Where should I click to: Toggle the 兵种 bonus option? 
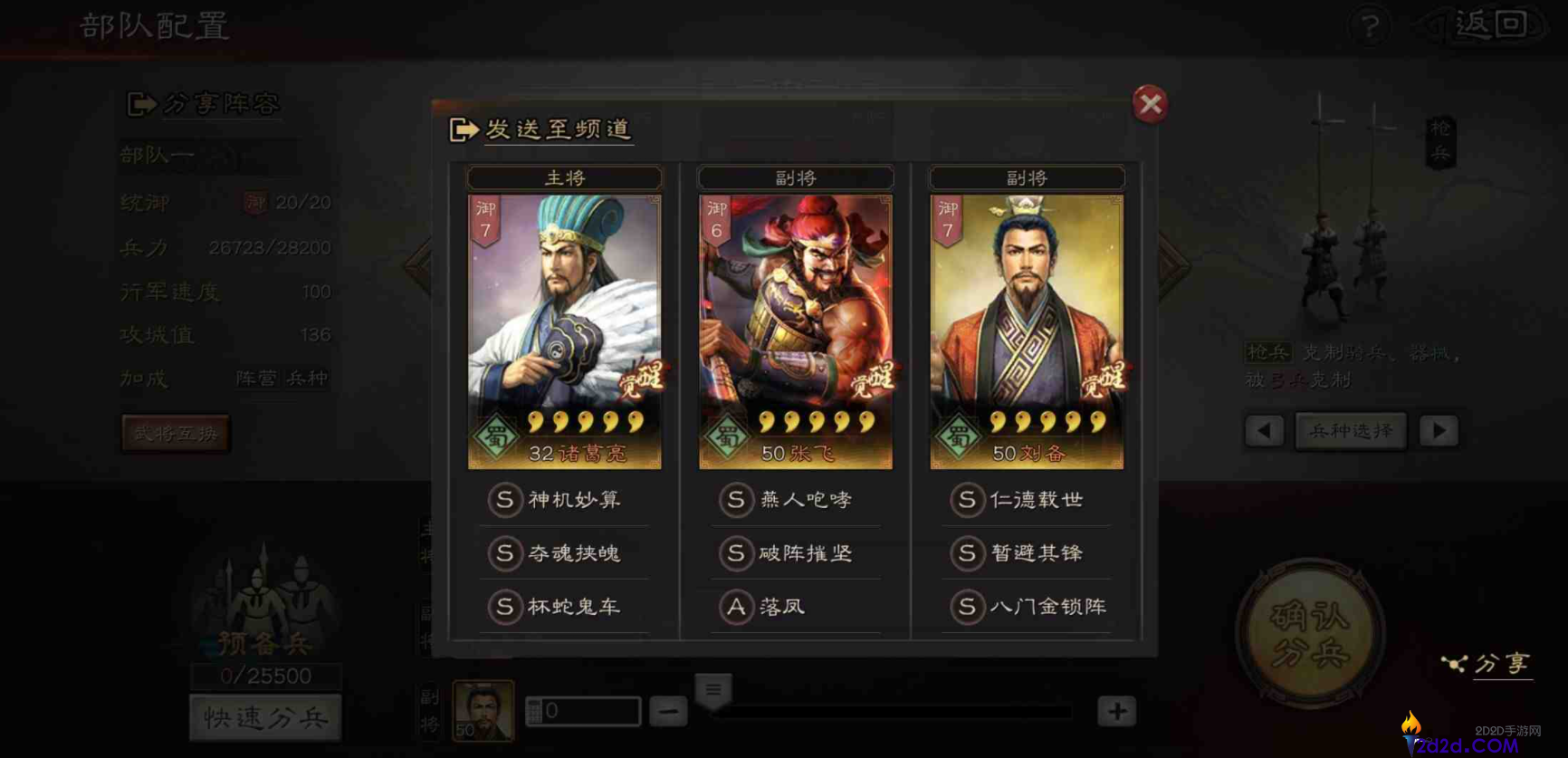pos(308,379)
